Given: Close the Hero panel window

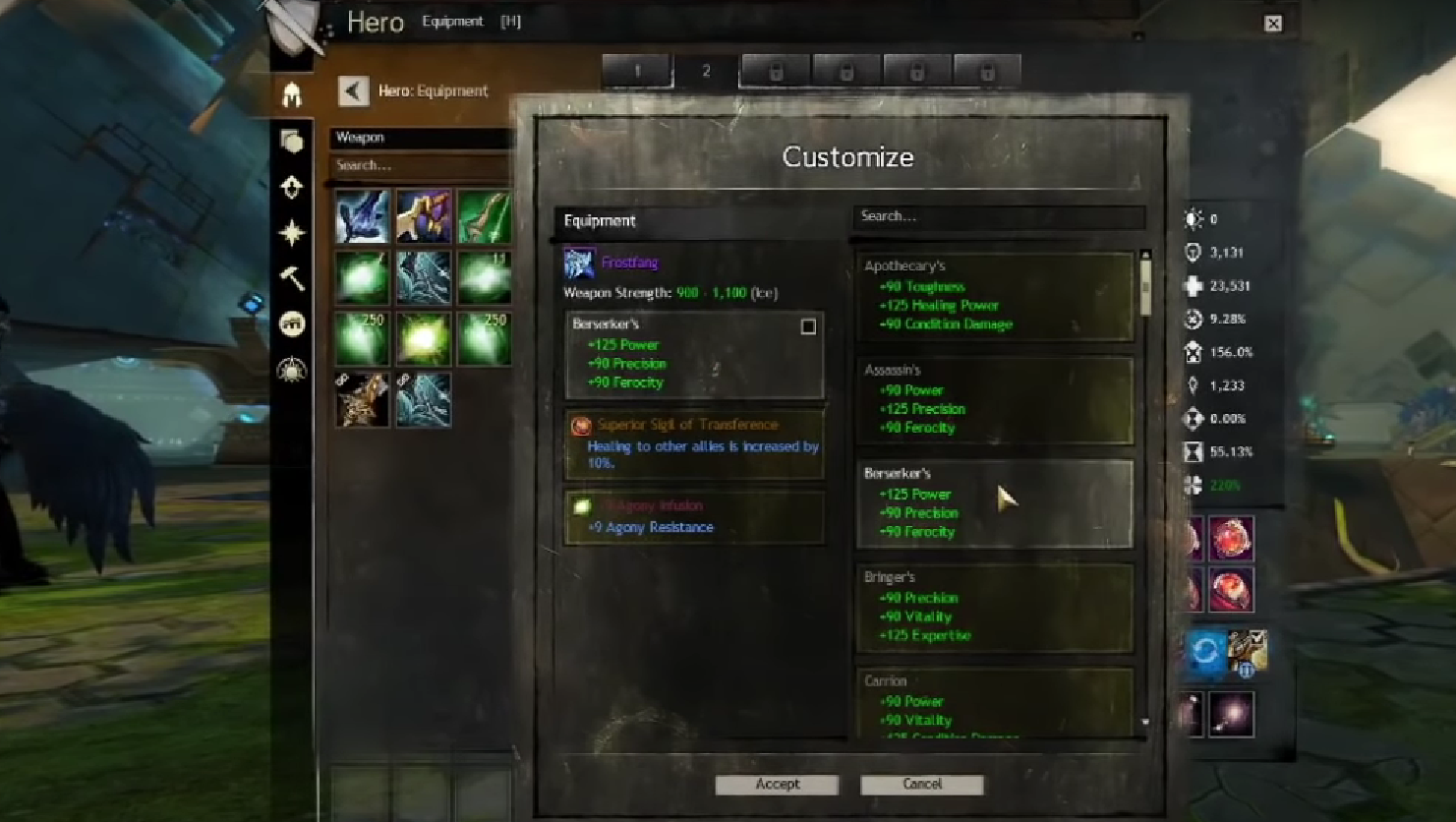Looking at the screenshot, I should click(1273, 24).
